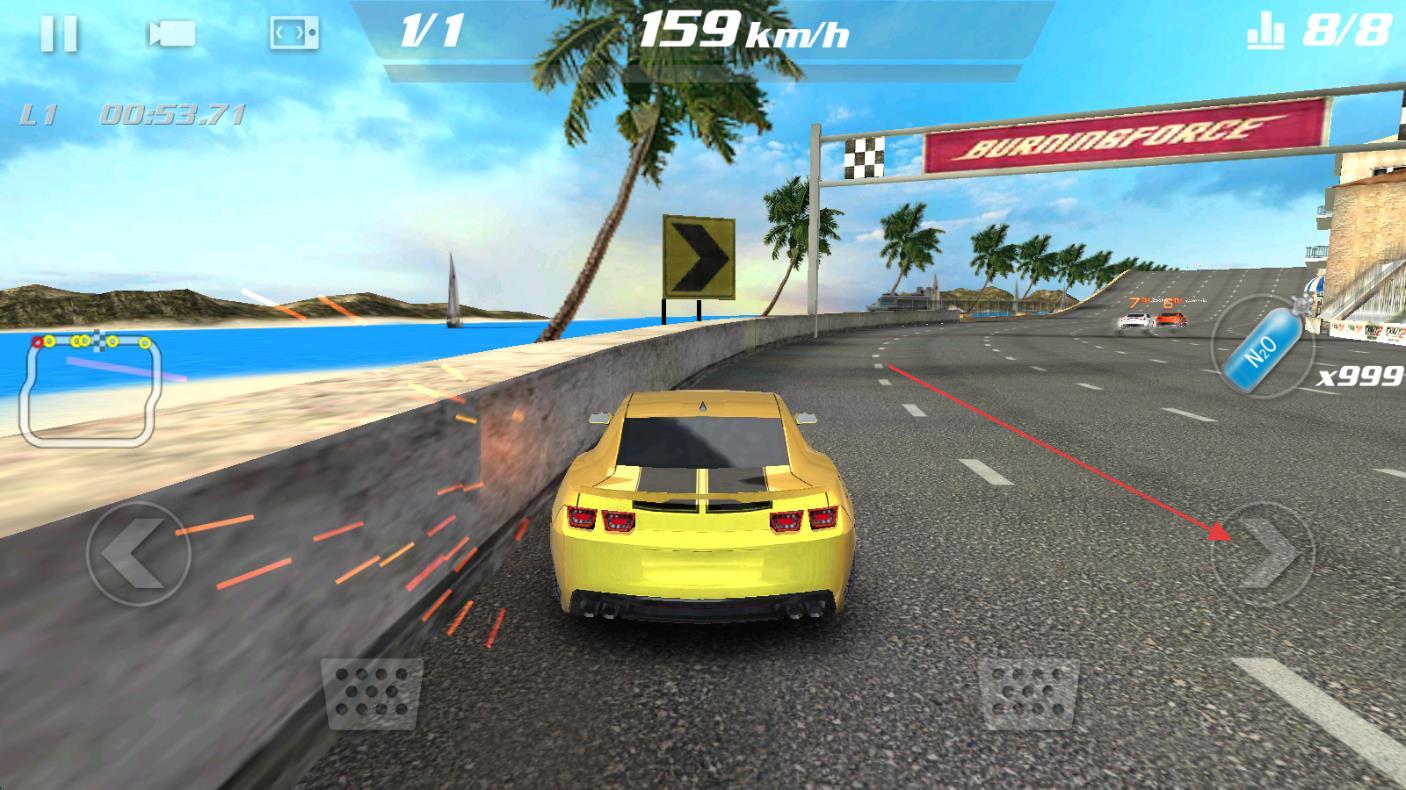Steer right with the right arrow

click(x=1262, y=553)
